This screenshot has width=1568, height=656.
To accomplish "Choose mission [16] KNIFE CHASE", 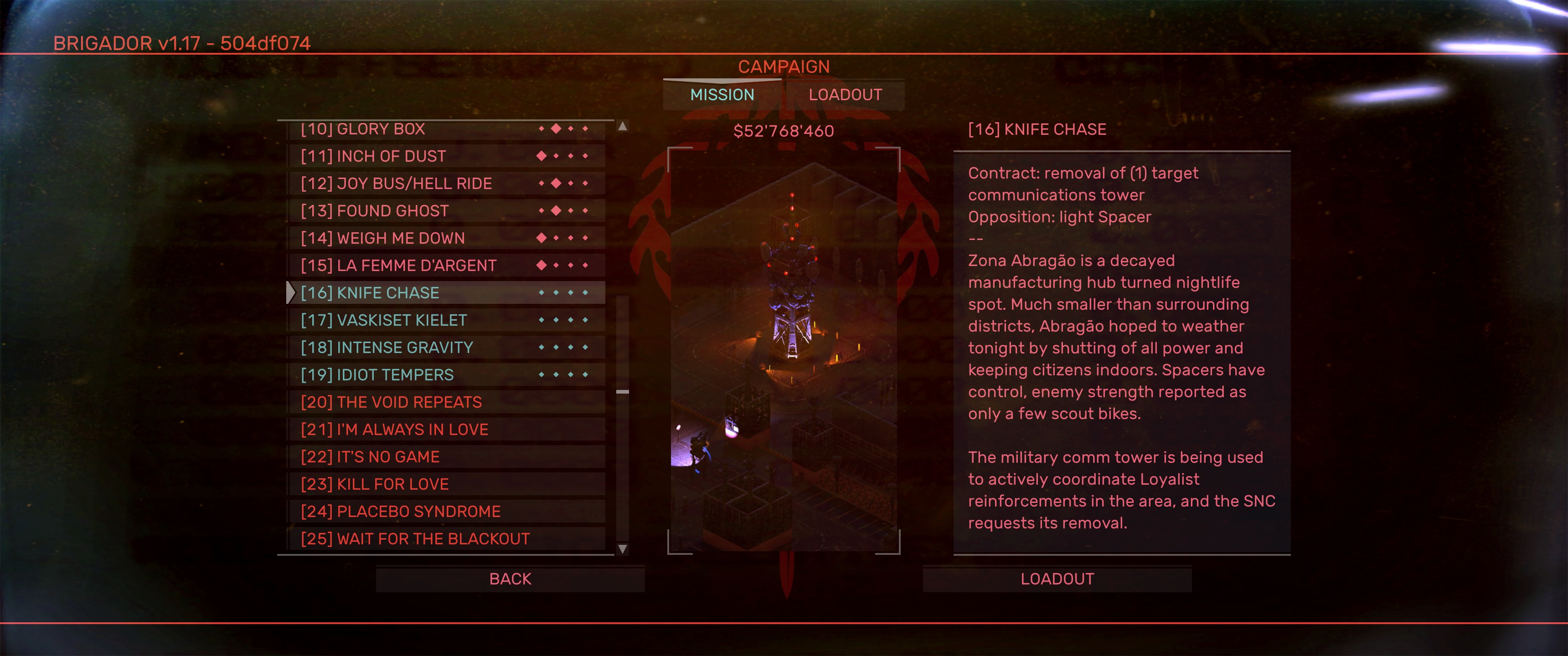I will [446, 293].
